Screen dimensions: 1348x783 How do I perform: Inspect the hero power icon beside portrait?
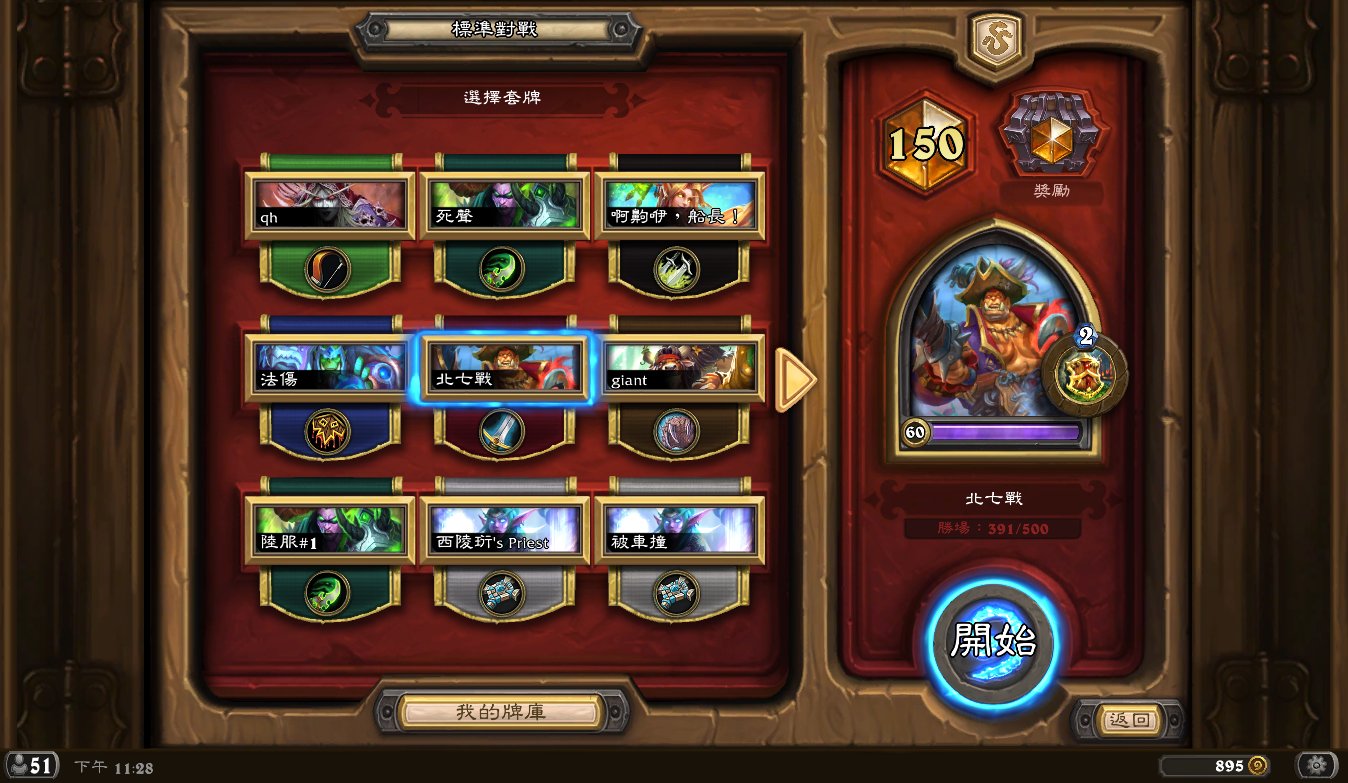pos(1084,376)
